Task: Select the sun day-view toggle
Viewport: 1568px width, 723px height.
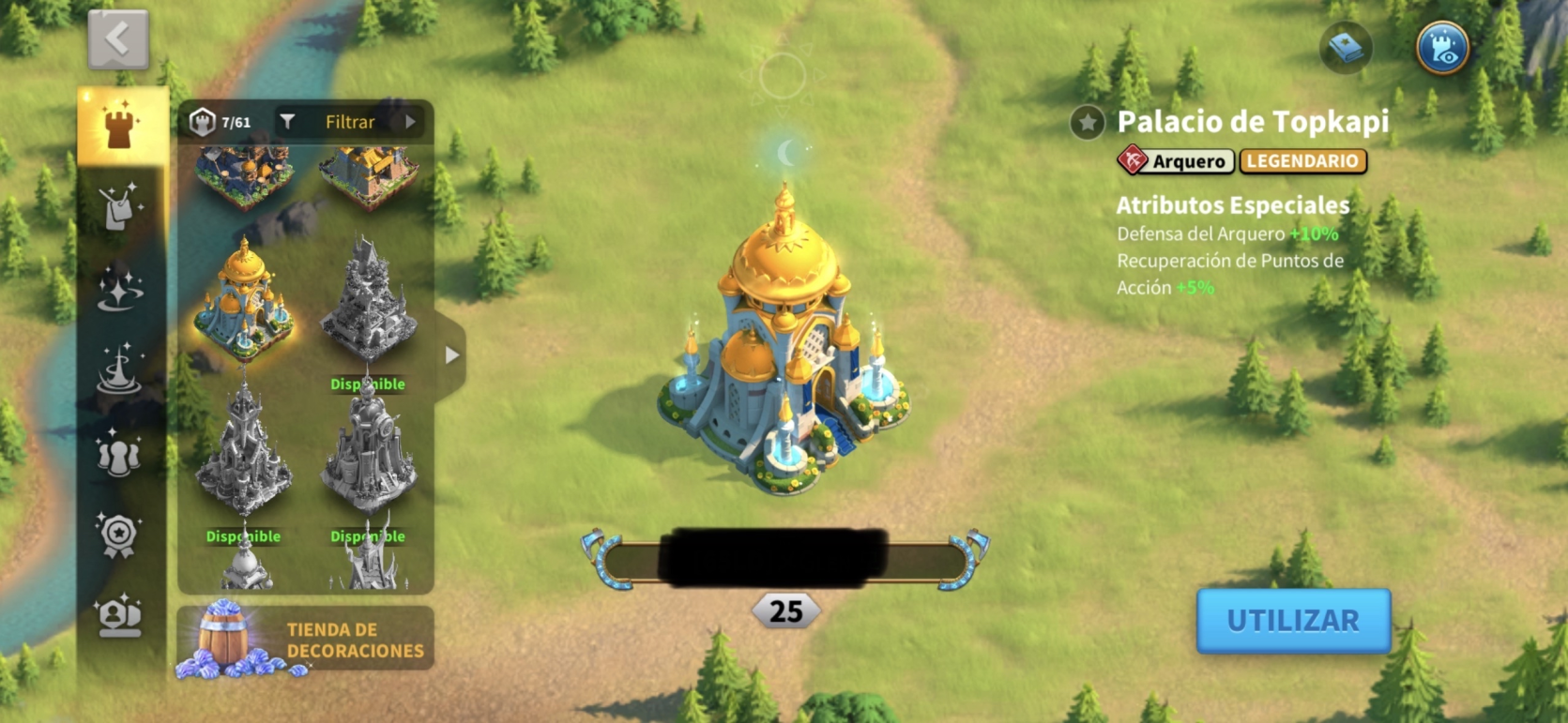Action: coord(783,77)
